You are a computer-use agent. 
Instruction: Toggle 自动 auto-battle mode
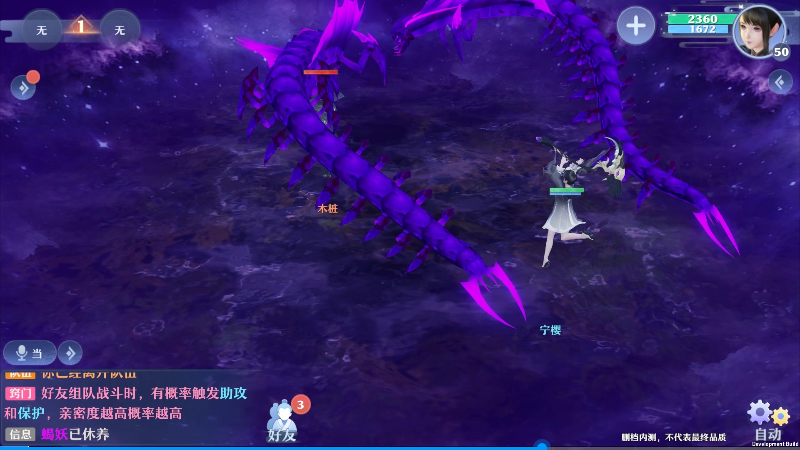click(767, 422)
